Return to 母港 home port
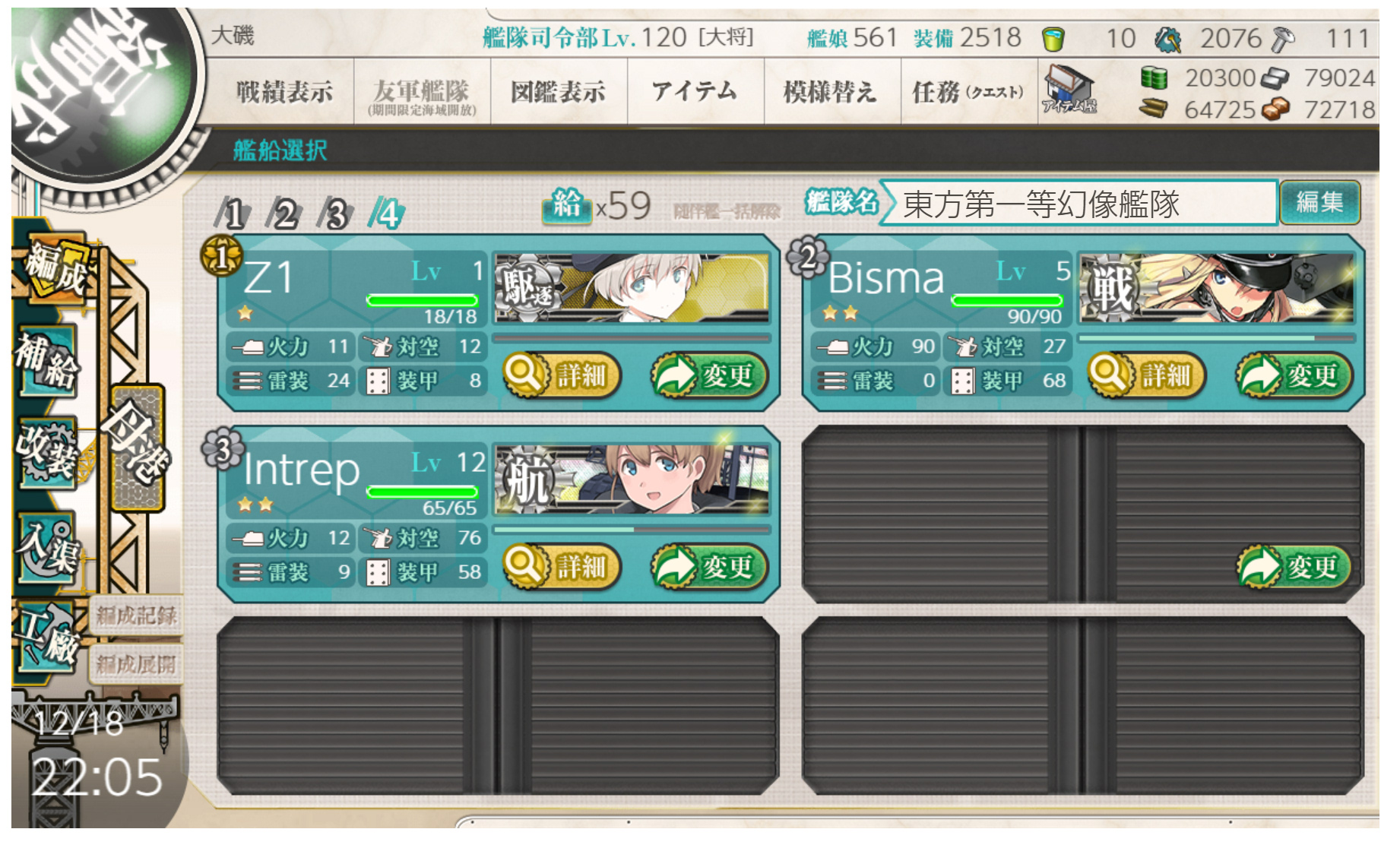The width and height of the screenshot is (1400, 848). [x=138, y=447]
